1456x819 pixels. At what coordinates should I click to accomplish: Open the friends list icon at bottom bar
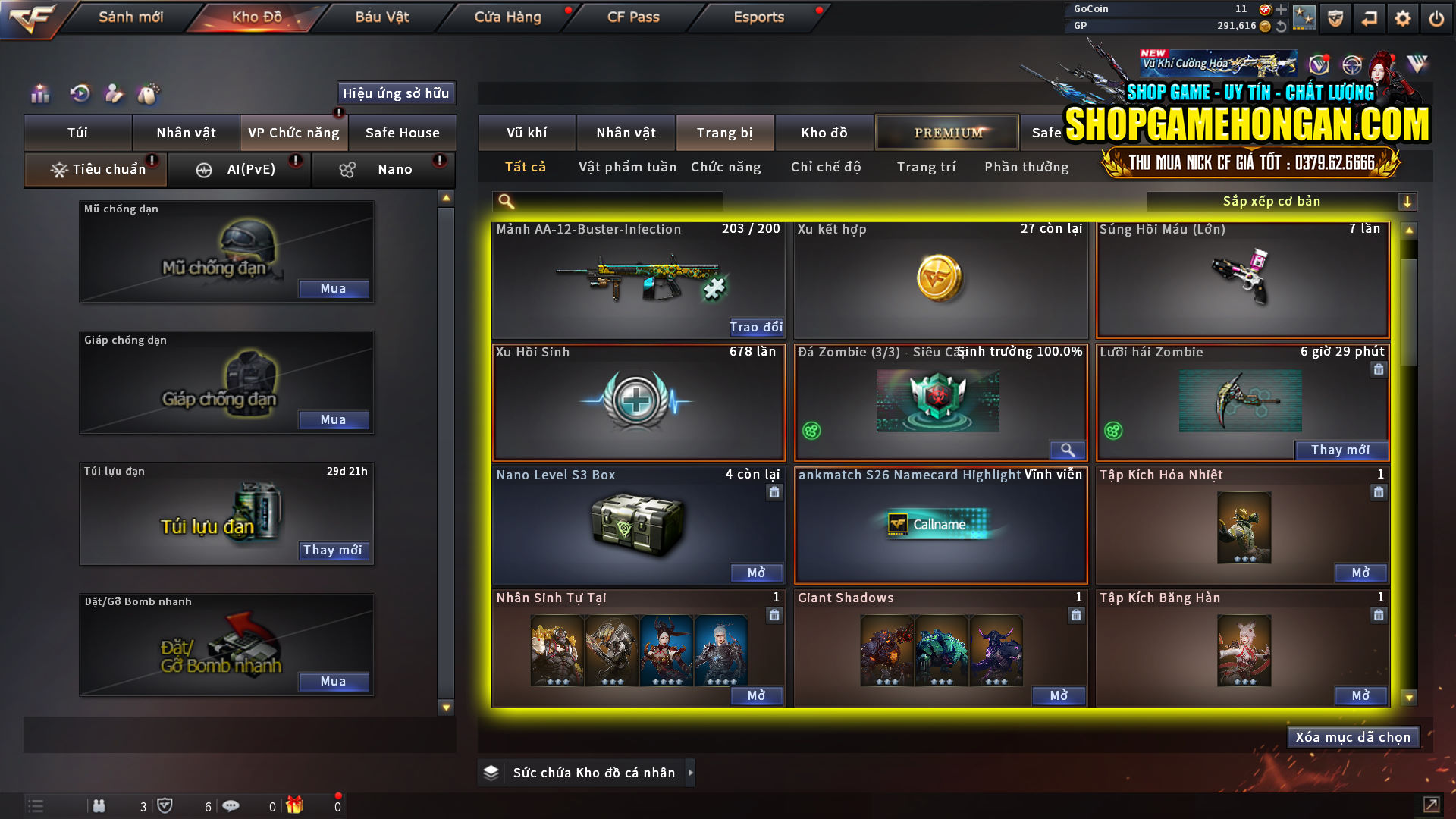coord(99,806)
